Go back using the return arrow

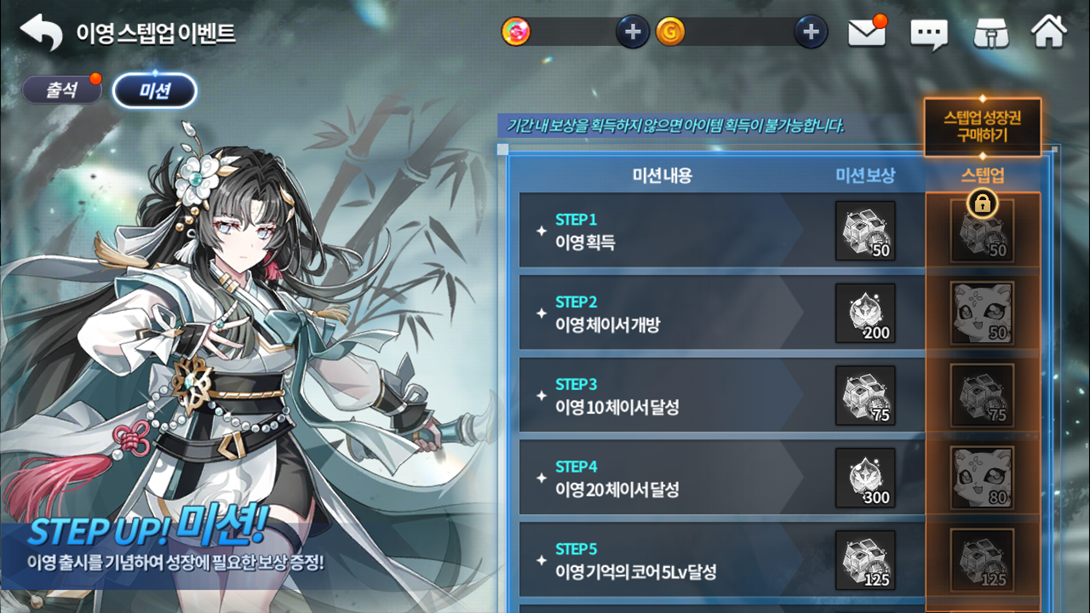click(x=41, y=33)
